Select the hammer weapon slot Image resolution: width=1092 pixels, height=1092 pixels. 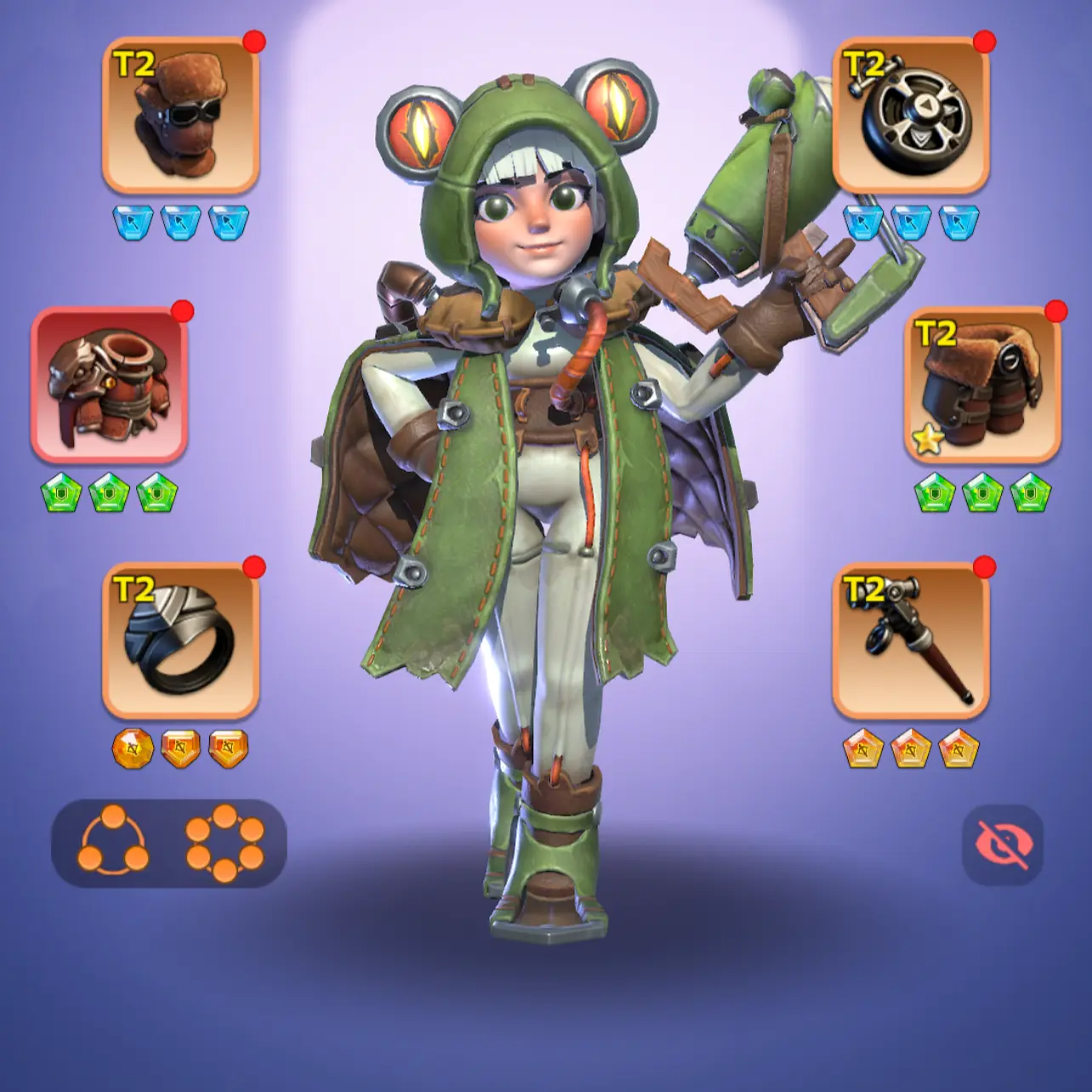pos(910,640)
